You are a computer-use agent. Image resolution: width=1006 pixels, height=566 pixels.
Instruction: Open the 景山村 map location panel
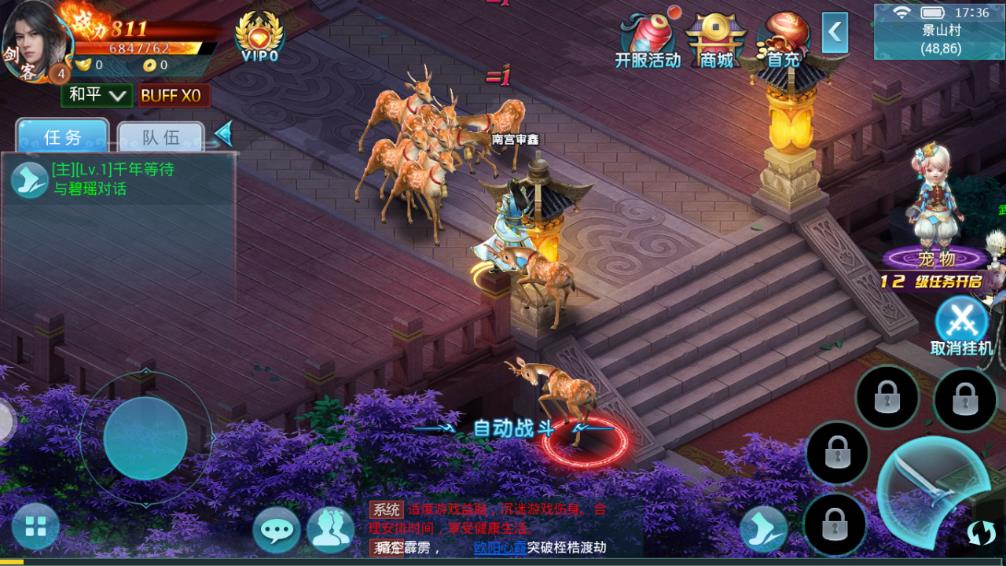click(936, 32)
